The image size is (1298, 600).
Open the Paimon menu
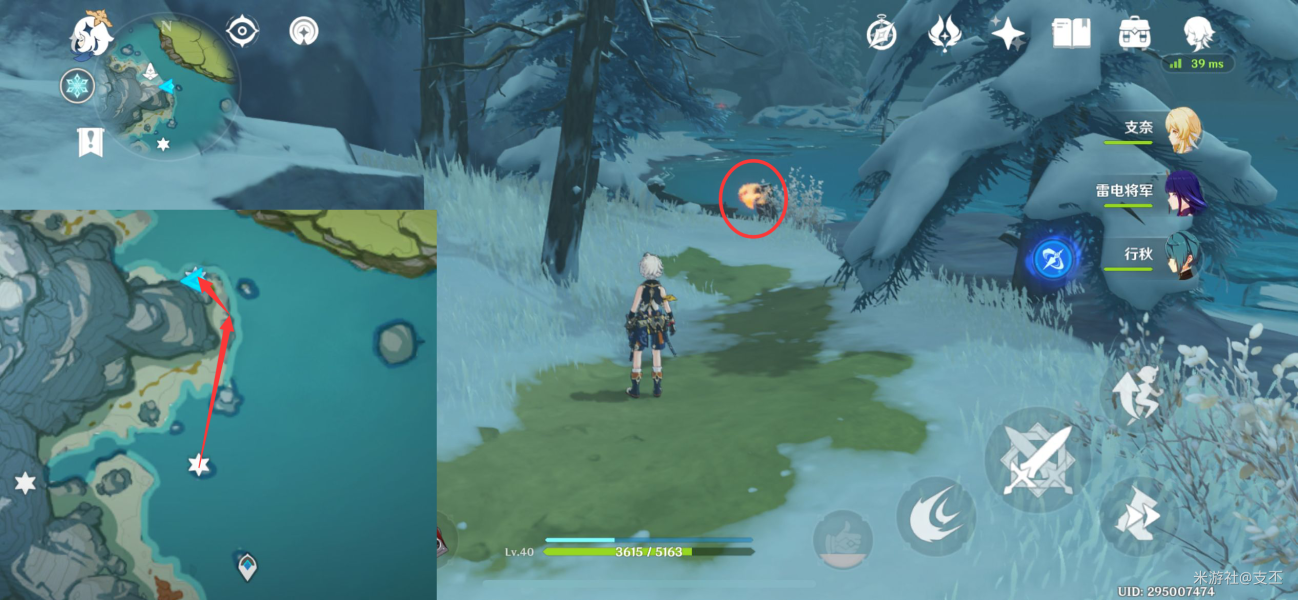click(x=90, y=32)
